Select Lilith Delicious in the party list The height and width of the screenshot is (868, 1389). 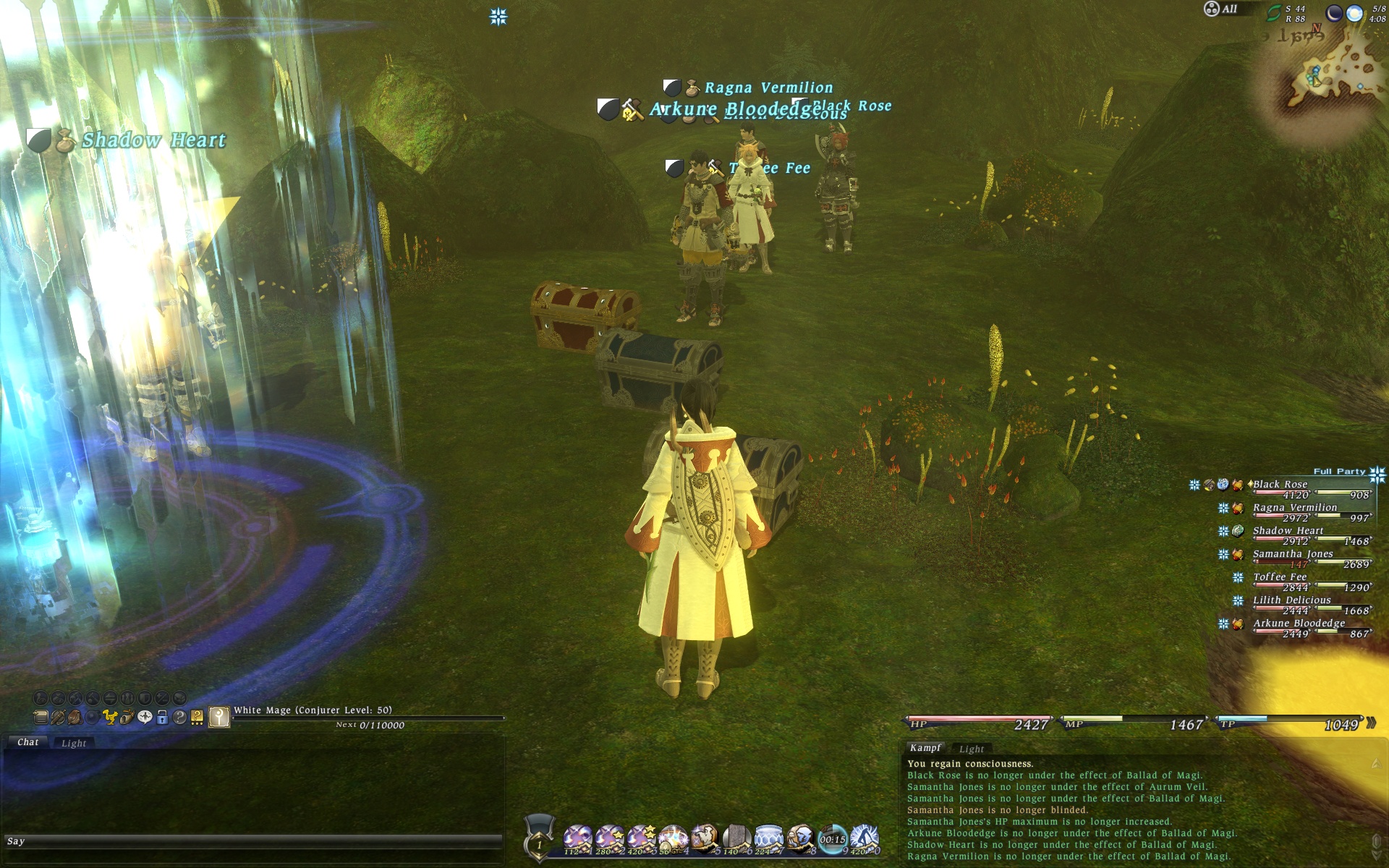tap(1291, 600)
